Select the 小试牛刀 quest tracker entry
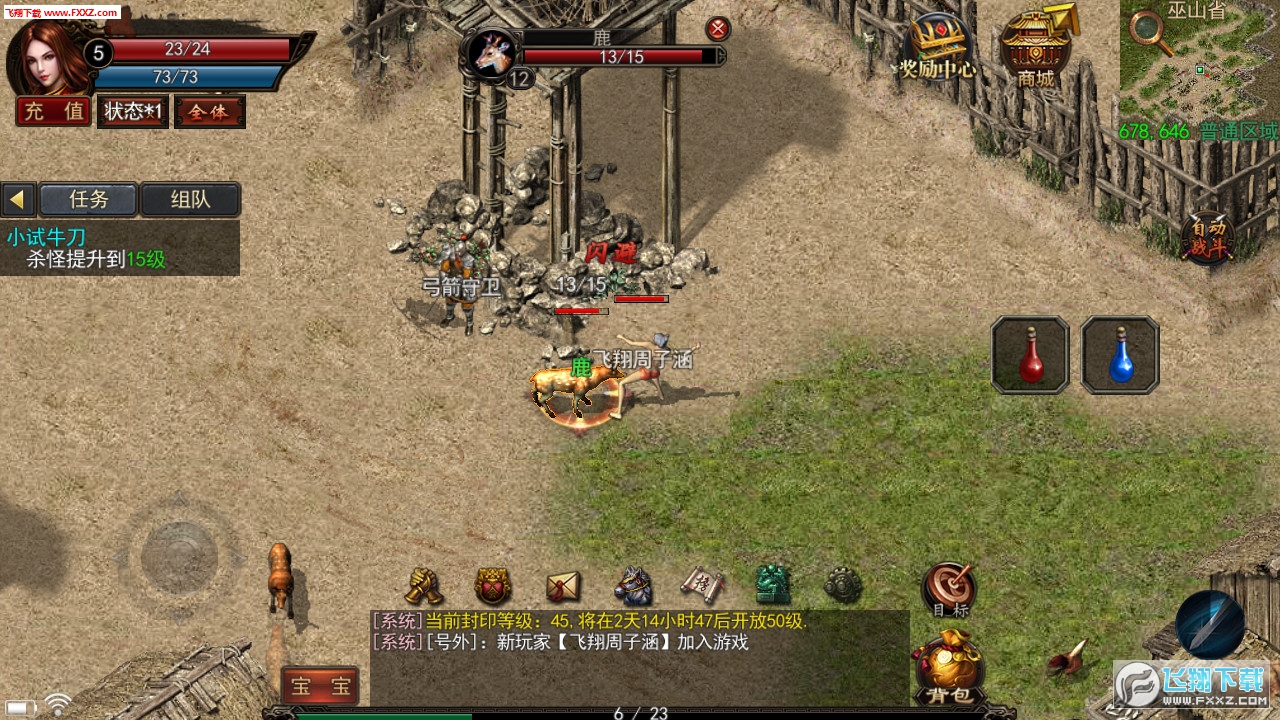 click(x=46, y=237)
